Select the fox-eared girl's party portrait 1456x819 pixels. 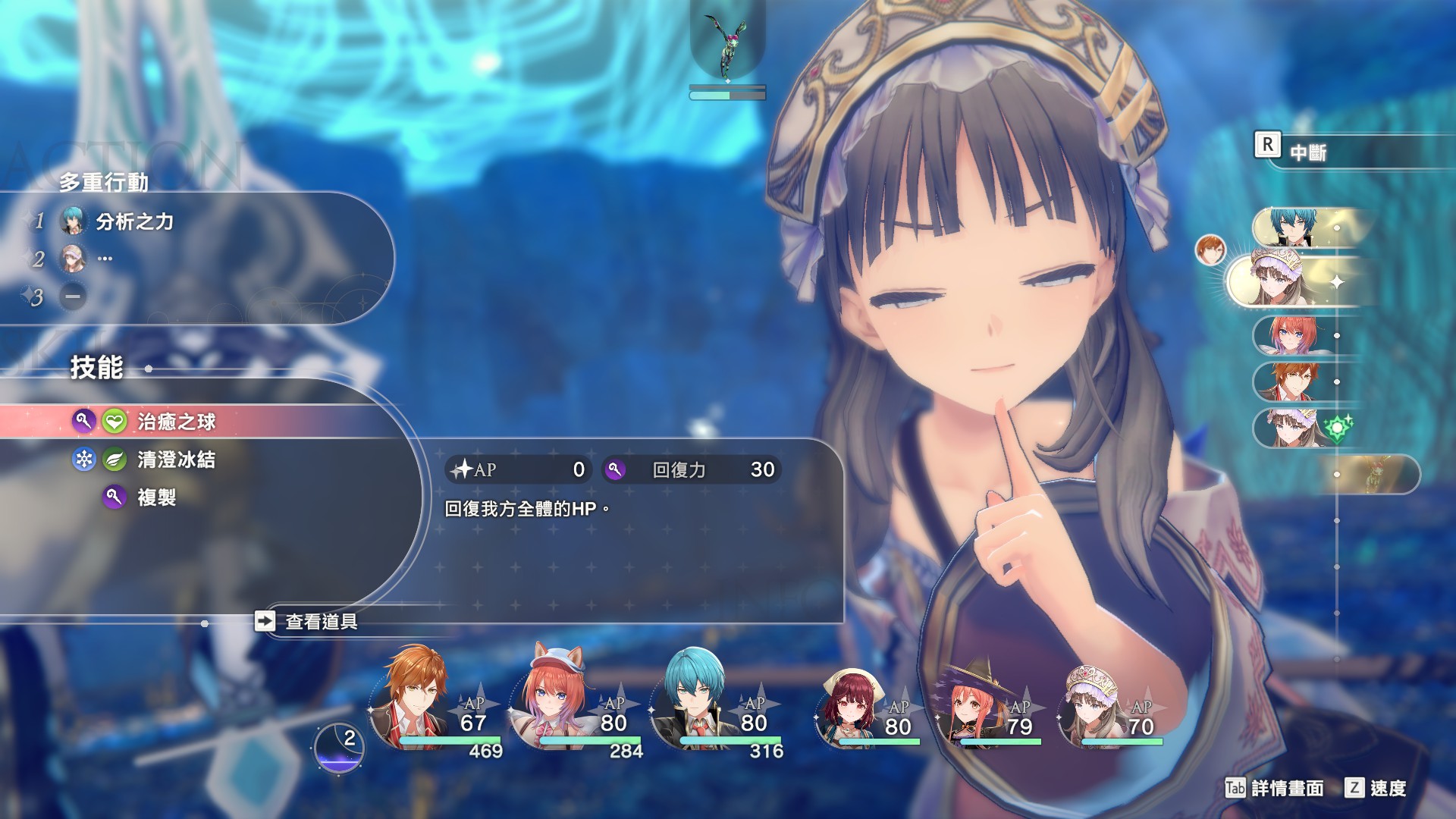point(554,698)
